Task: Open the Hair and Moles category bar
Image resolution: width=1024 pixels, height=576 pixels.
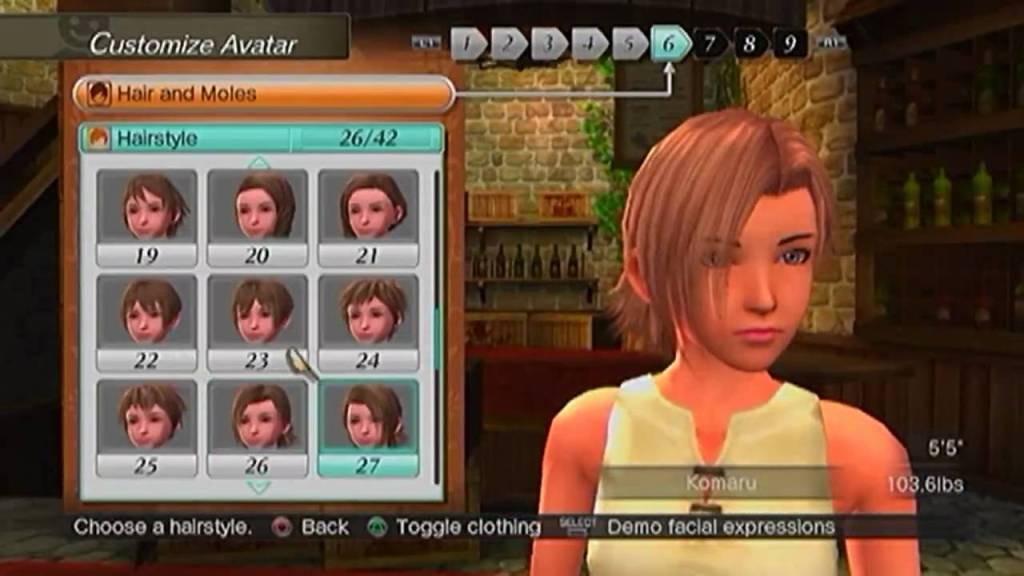Action: [263, 94]
